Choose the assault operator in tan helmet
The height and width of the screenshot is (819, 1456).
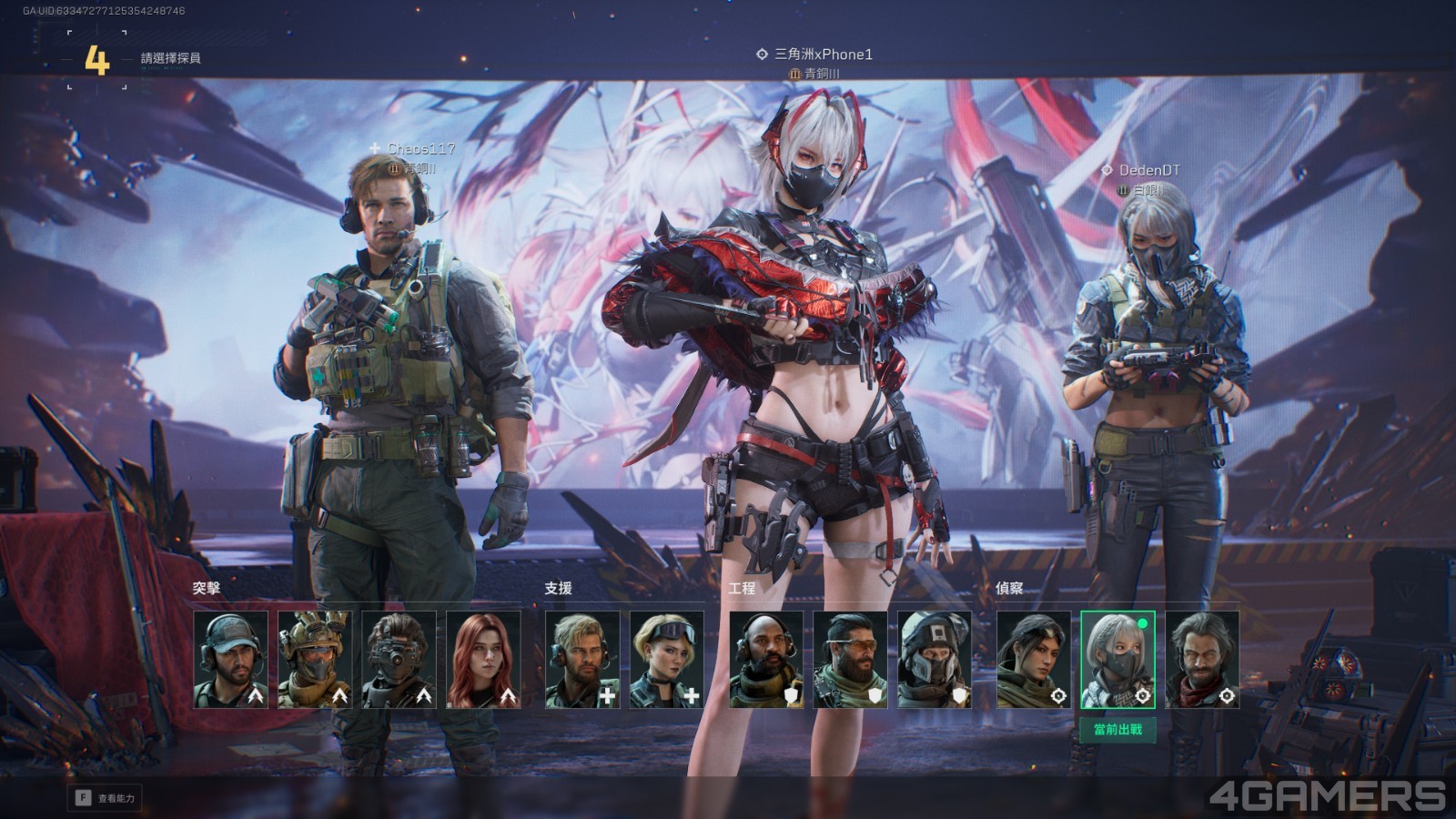click(315, 660)
